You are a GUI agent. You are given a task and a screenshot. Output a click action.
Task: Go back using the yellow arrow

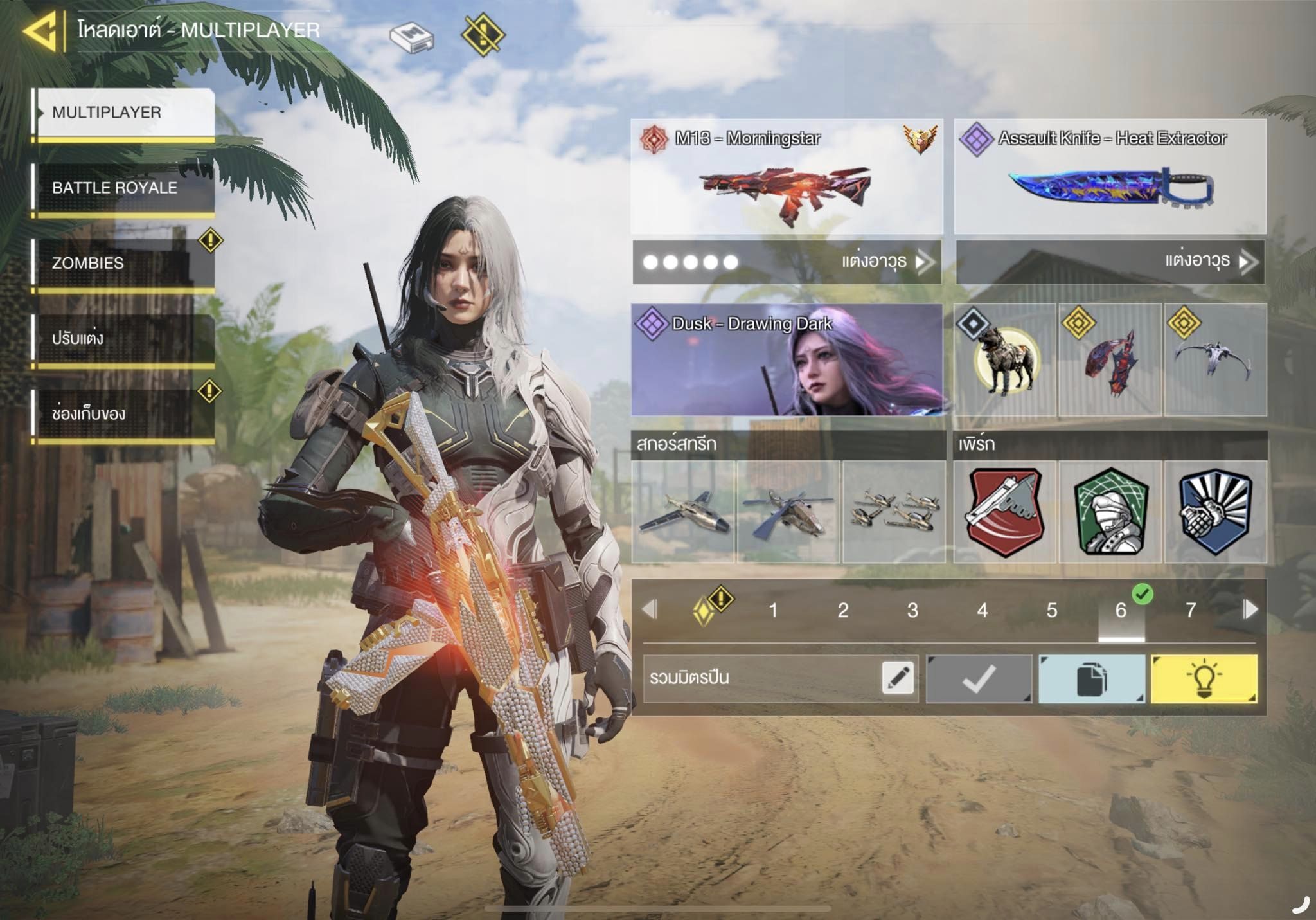point(41,31)
